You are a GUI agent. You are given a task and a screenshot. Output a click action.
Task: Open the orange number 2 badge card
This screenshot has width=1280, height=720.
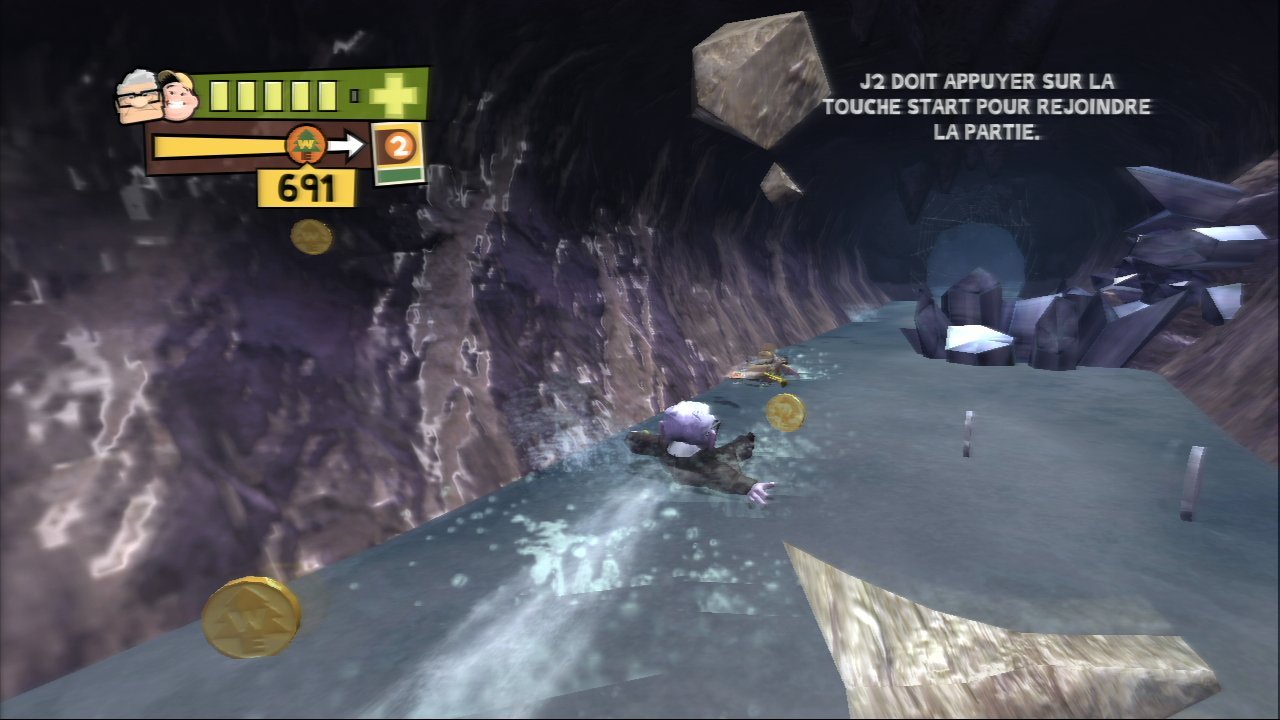coord(399,150)
